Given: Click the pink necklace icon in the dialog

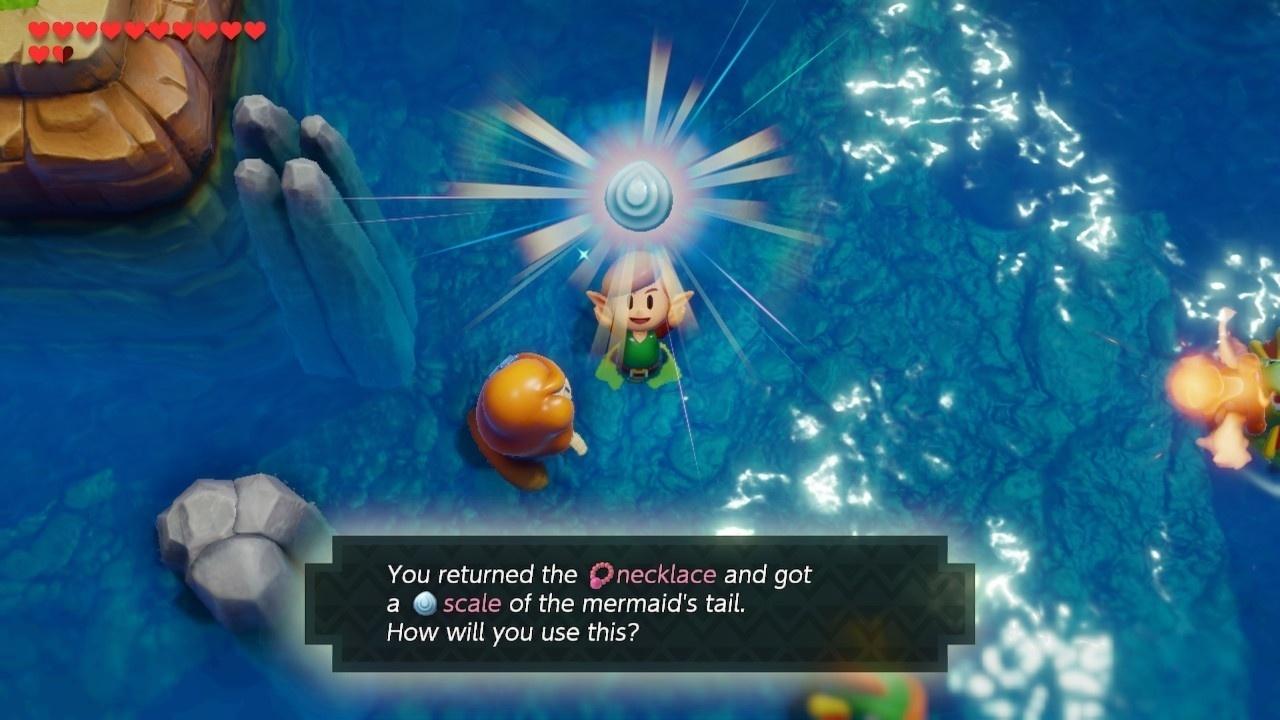Looking at the screenshot, I should (x=602, y=574).
